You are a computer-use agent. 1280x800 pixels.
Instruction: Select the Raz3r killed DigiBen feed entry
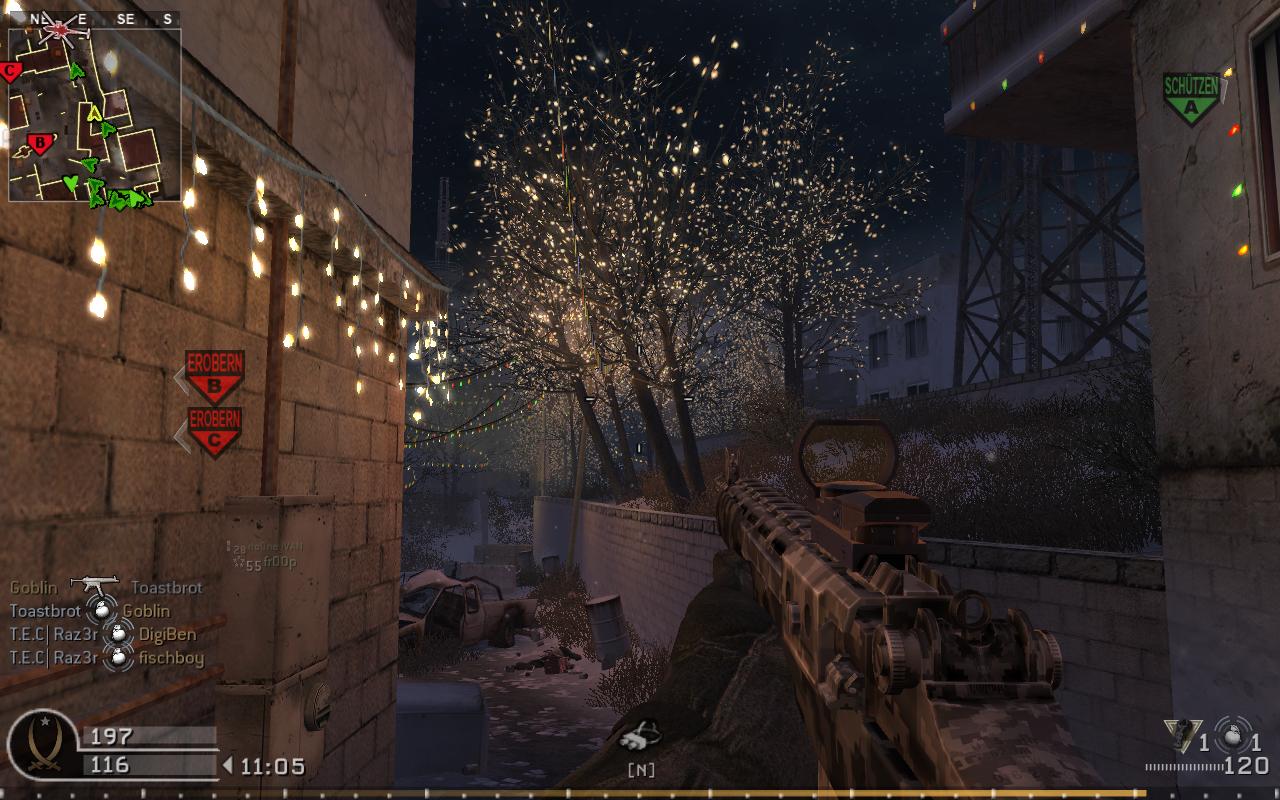pyautogui.click(x=103, y=634)
